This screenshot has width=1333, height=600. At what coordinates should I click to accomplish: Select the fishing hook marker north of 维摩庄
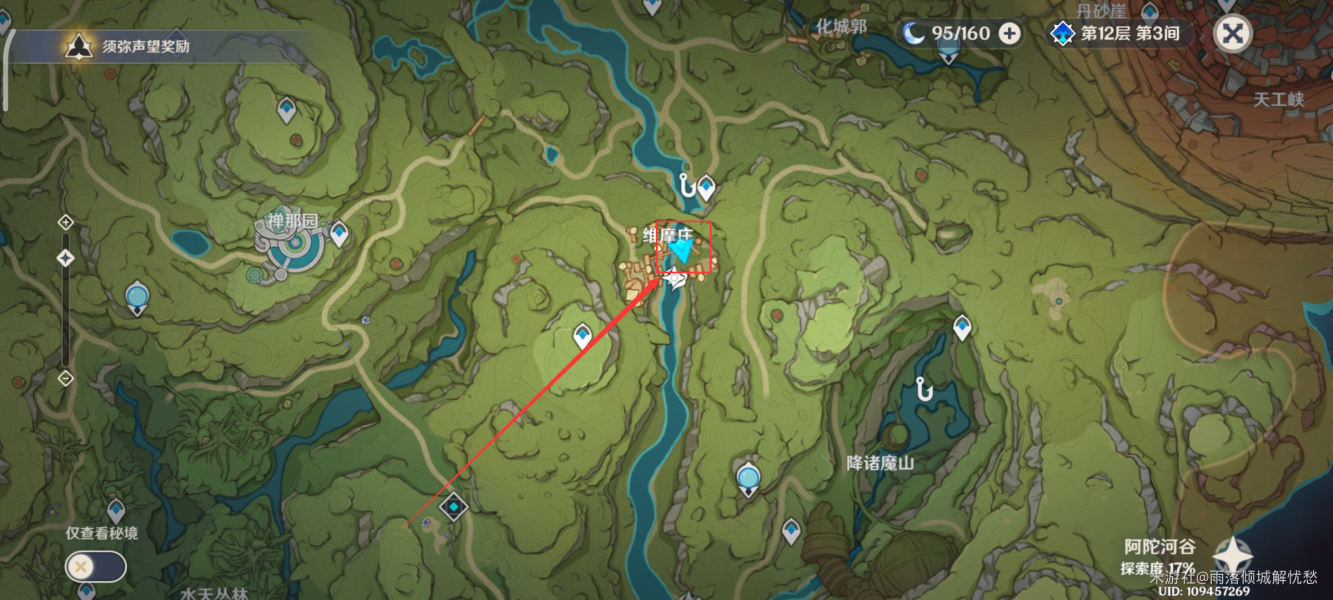pyautogui.click(x=686, y=185)
